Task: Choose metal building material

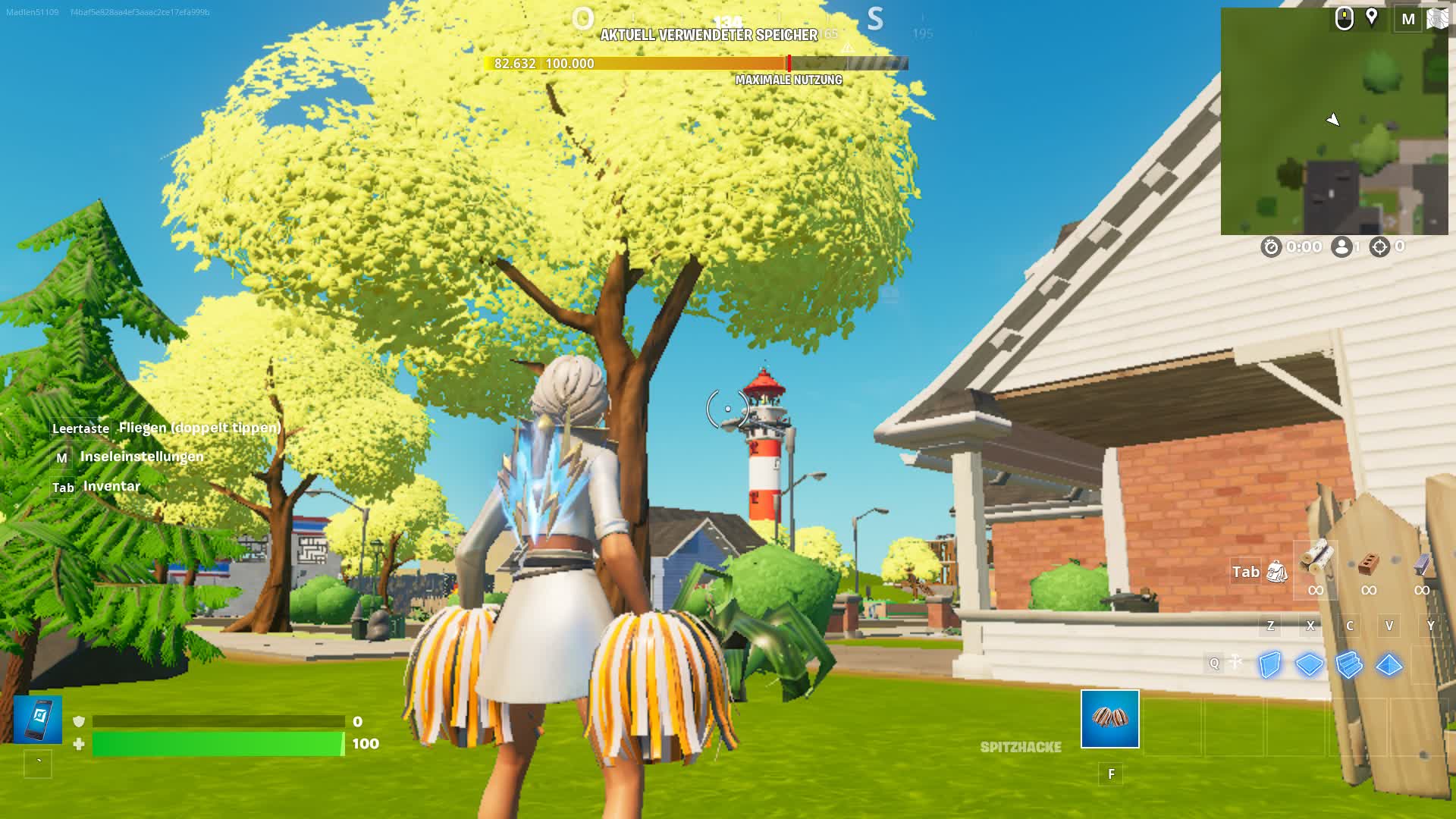Action: [x=1422, y=564]
